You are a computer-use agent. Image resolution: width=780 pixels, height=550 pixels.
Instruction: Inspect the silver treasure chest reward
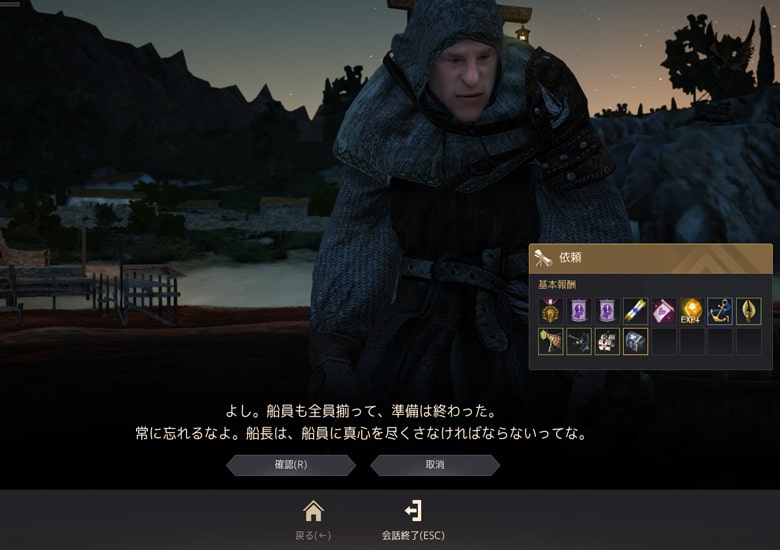coord(635,342)
